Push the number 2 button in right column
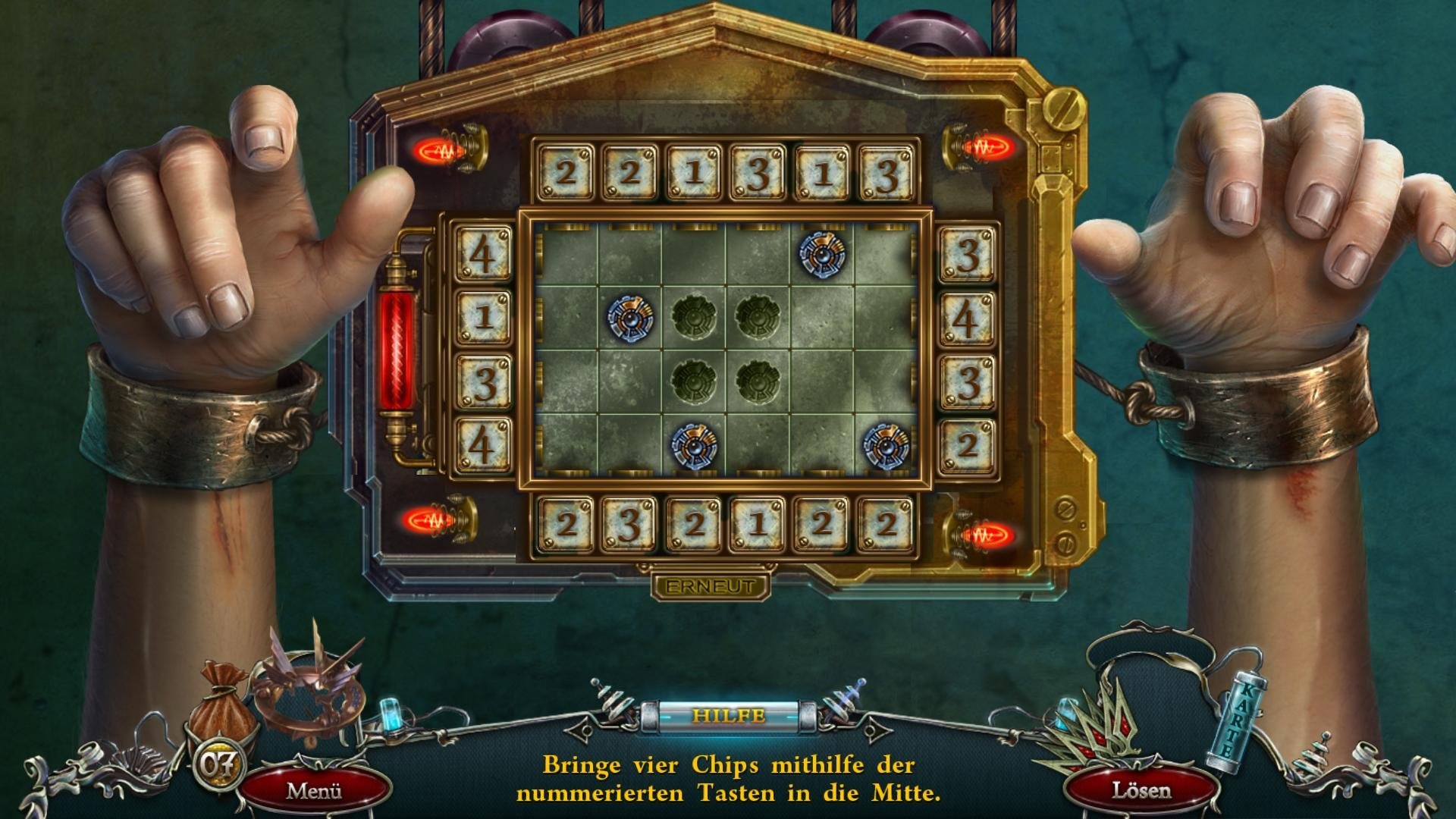The height and width of the screenshot is (819, 1456). click(x=966, y=445)
